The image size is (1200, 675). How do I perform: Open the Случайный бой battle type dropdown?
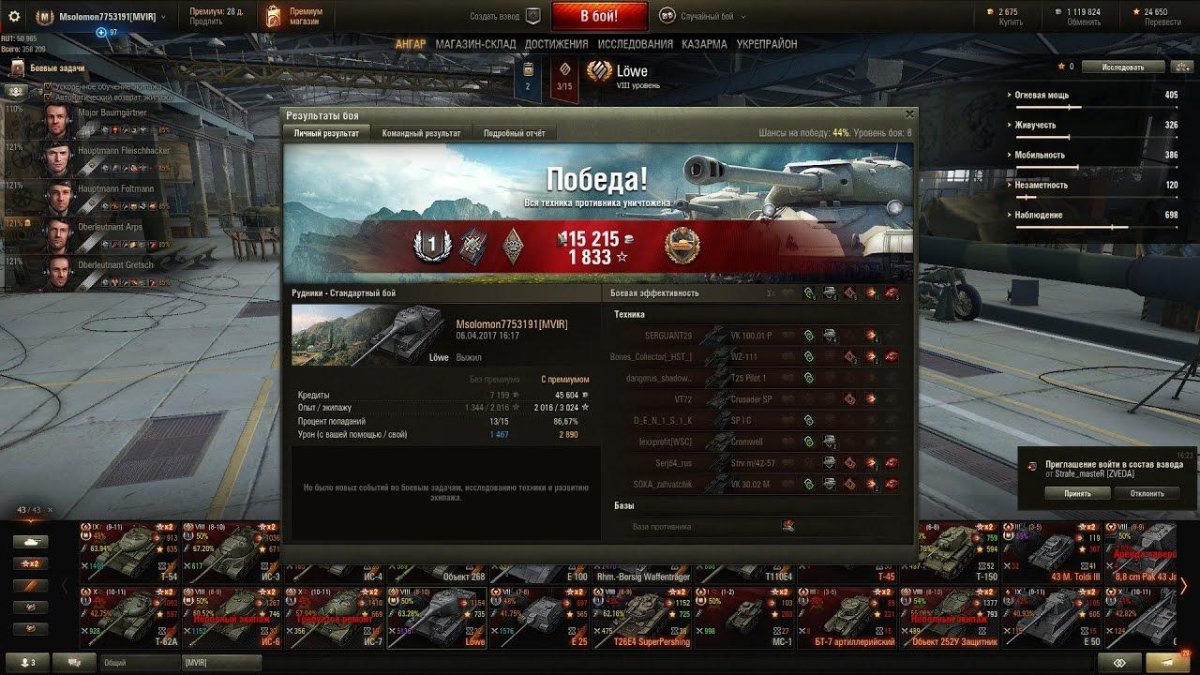point(706,16)
